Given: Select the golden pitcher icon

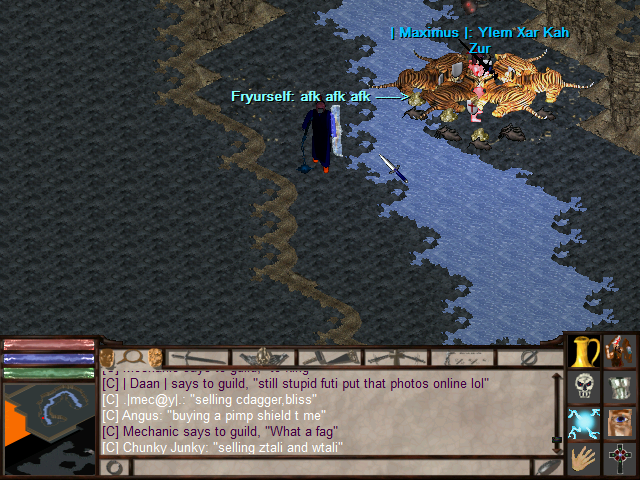Looking at the screenshot, I should [x=584, y=352].
